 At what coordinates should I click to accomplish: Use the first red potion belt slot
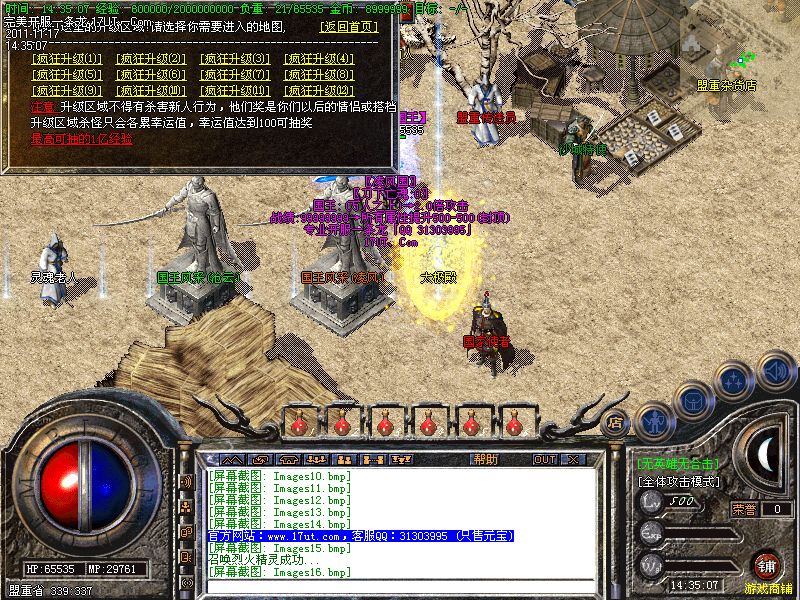tap(298, 423)
